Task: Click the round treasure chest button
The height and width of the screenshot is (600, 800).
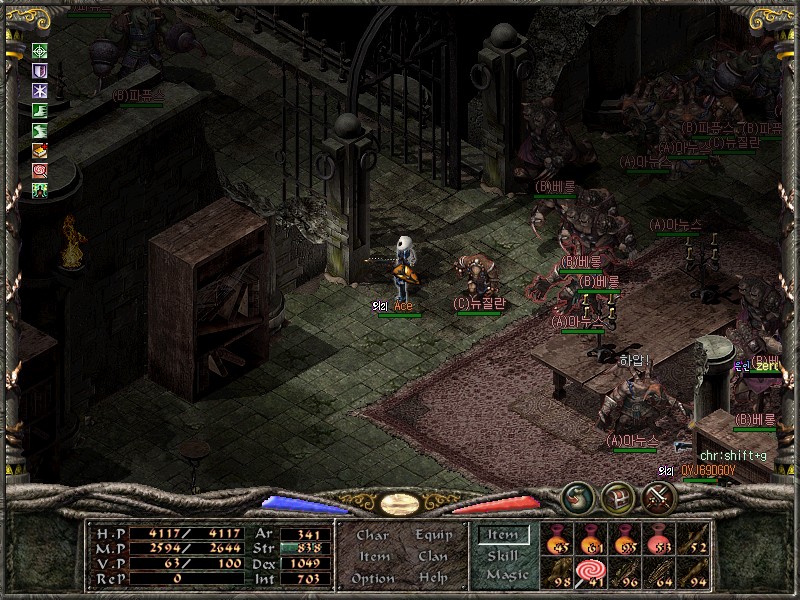Action: click(617, 496)
